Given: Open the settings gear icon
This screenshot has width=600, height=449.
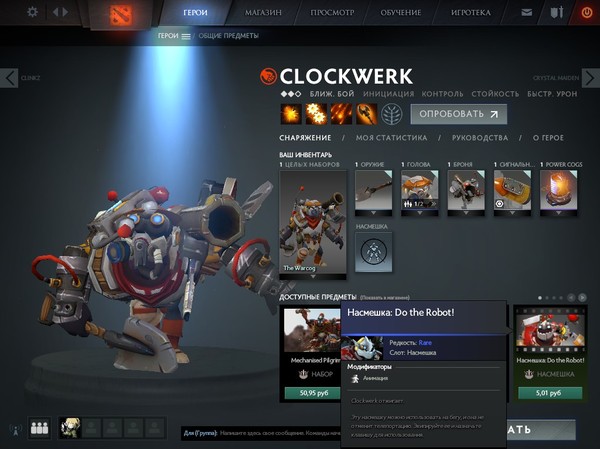Looking at the screenshot, I should click(32, 12).
